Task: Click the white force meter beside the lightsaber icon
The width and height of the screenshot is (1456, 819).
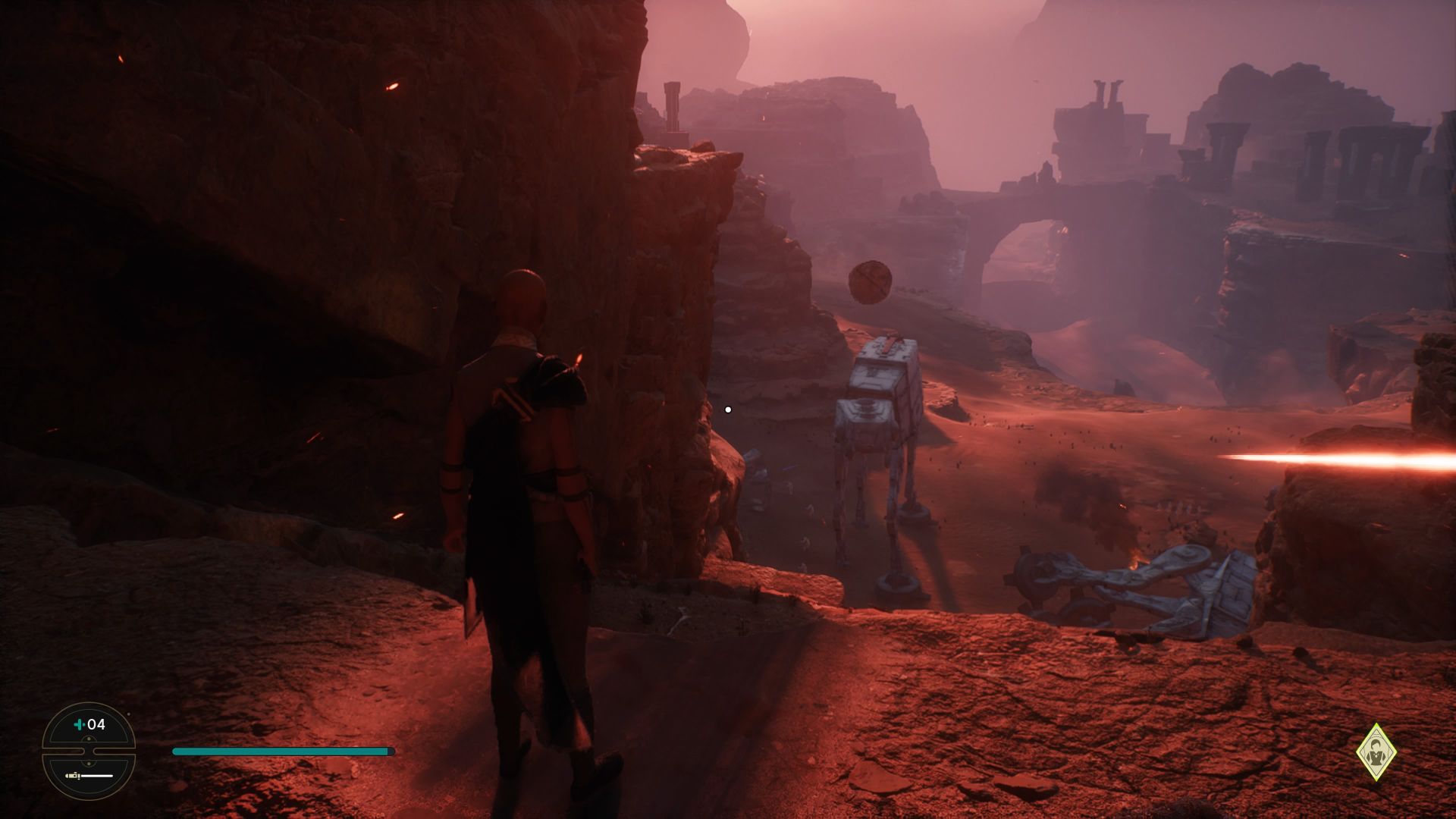Action: pyautogui.click(x=97, y=777)
